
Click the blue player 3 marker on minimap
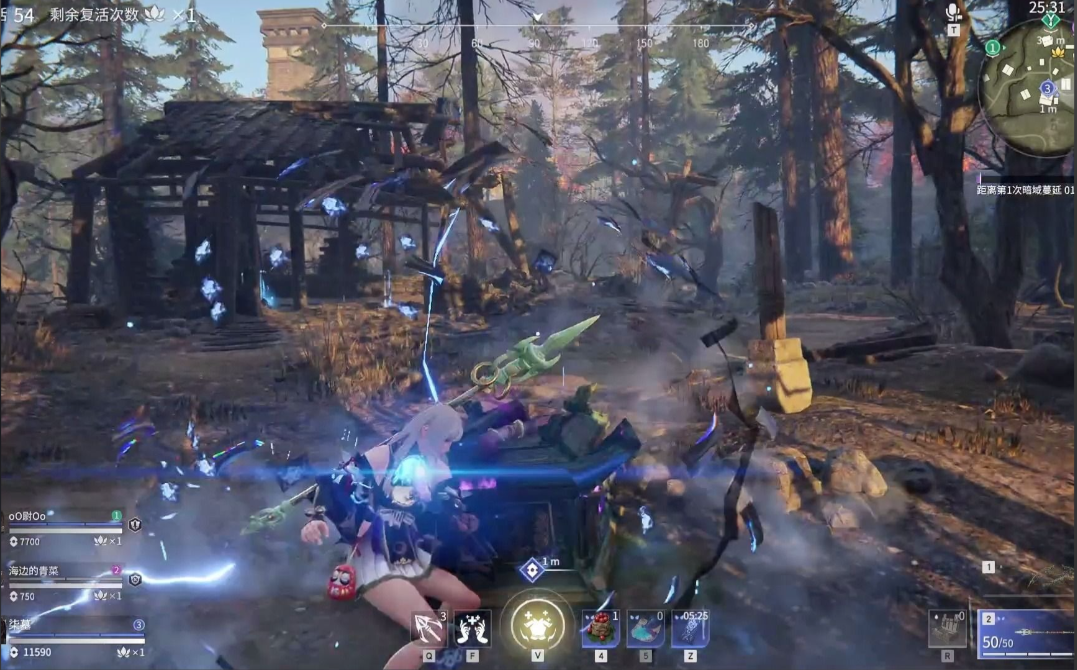[1047, 88]
